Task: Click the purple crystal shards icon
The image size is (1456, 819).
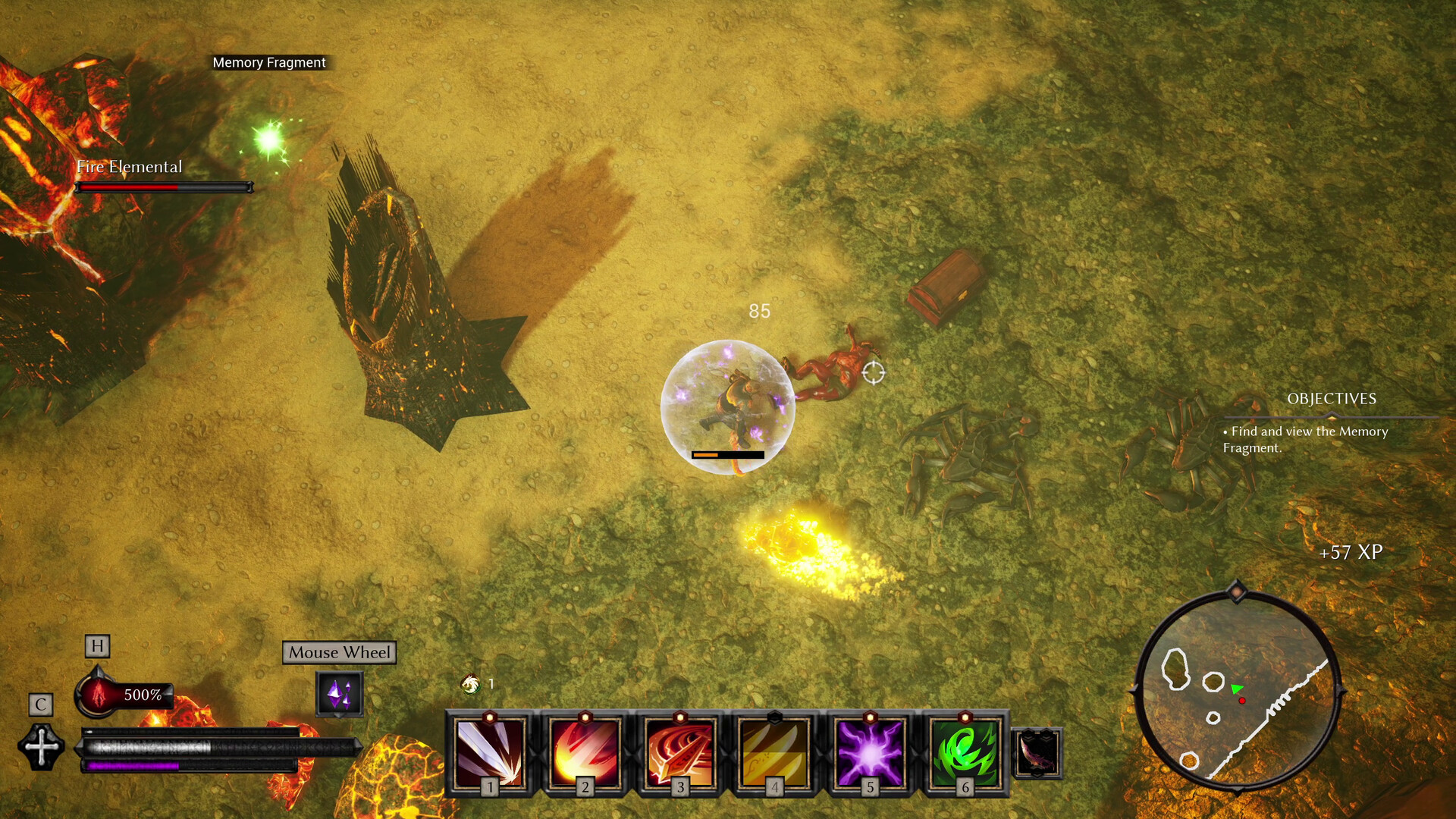Action: click(x=339, y=693)
